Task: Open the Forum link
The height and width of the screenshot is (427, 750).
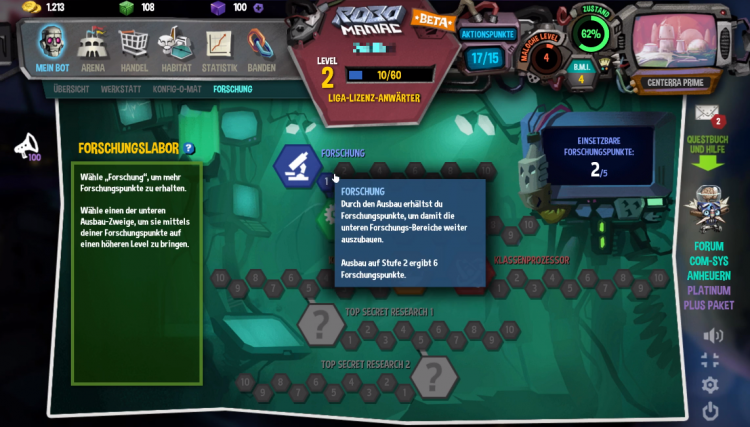Action: [x=709, y=246]
